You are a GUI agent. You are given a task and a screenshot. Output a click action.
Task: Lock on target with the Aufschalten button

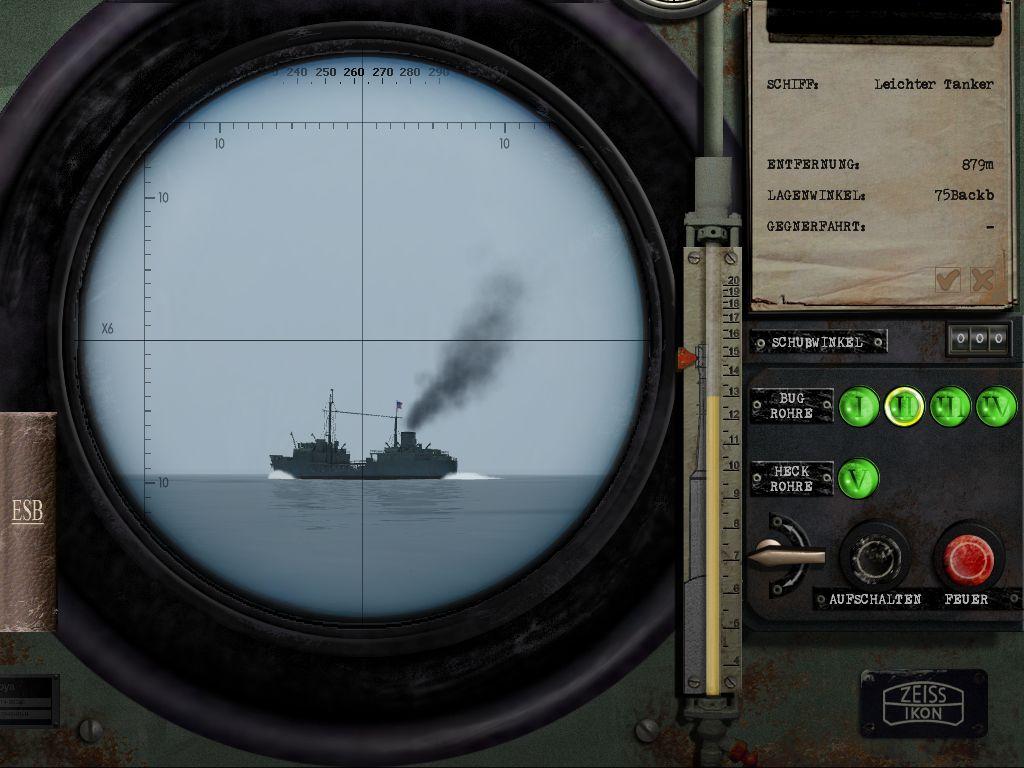874,556
